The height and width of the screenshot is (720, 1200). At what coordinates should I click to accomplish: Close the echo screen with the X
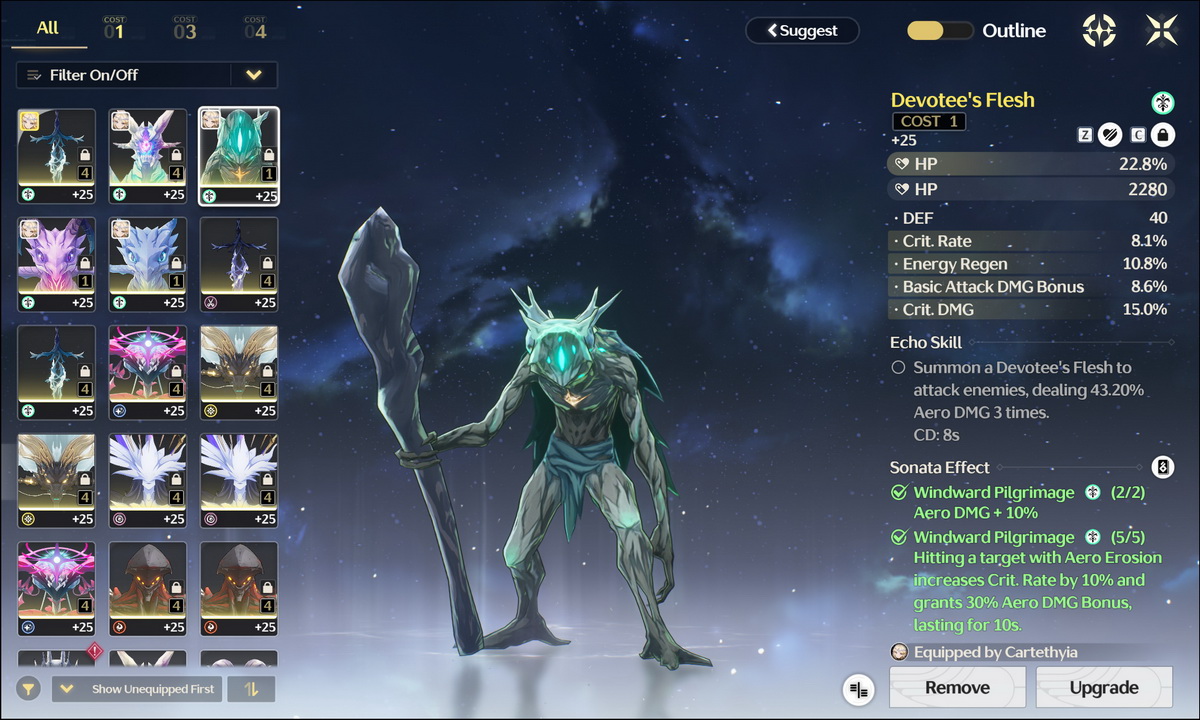[1161, 31]
